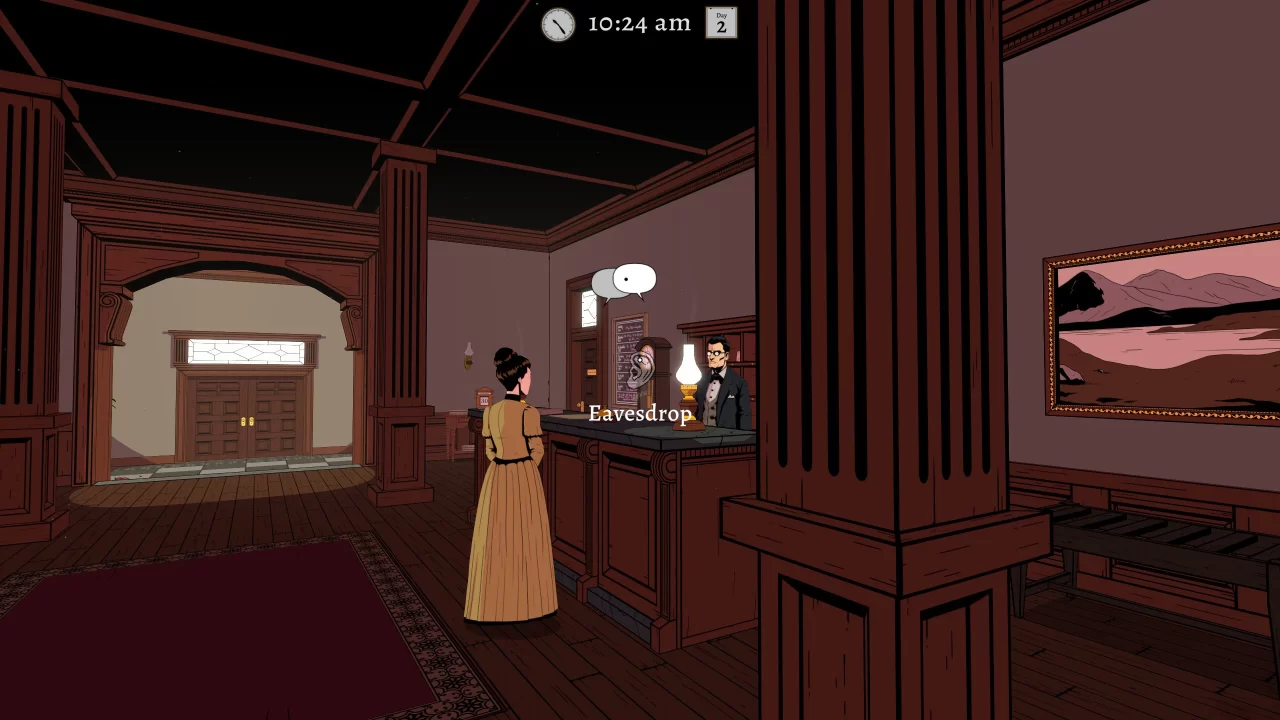1280x720 pixels.
Task: Click the Eavesdrop text label
Action: point(641,413)
